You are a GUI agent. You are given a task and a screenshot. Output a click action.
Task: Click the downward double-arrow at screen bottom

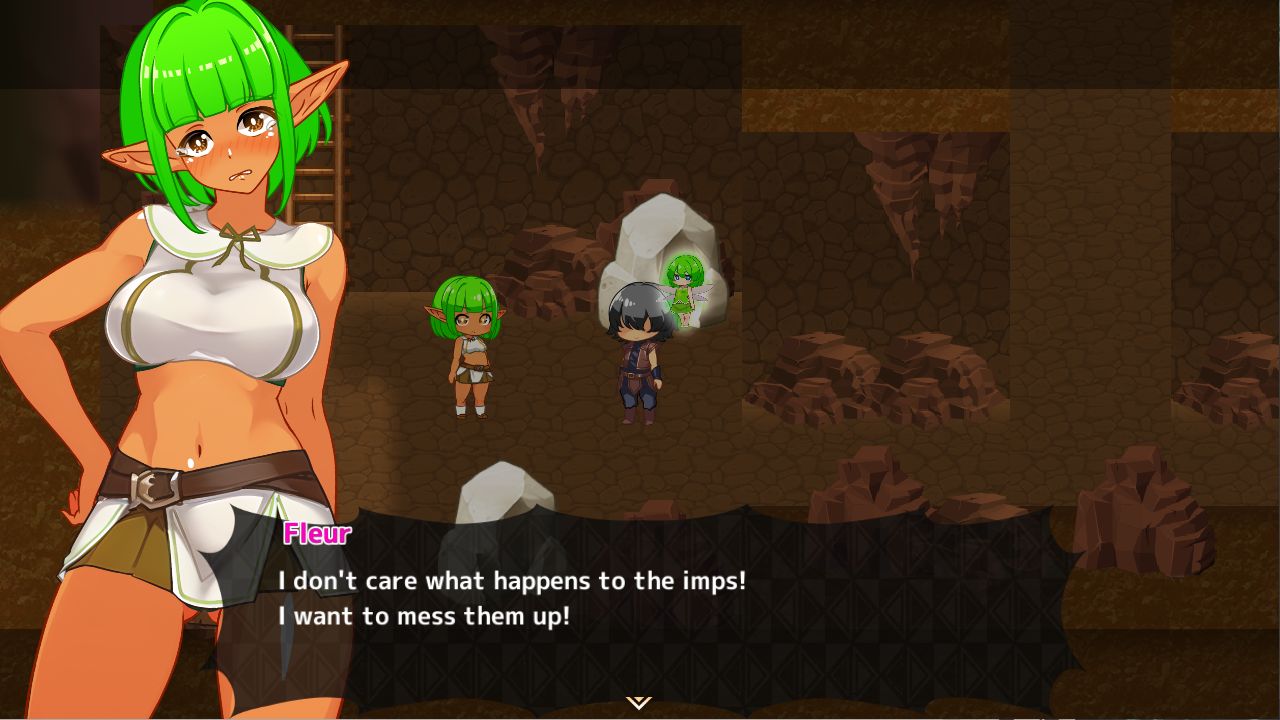click(x=637, y=704)
